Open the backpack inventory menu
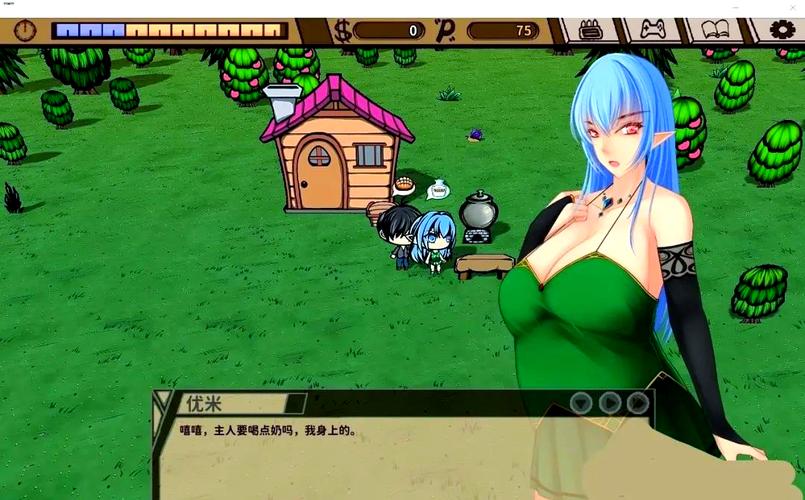The height and width of the screenshot is (500, 805). coord(592,31)
